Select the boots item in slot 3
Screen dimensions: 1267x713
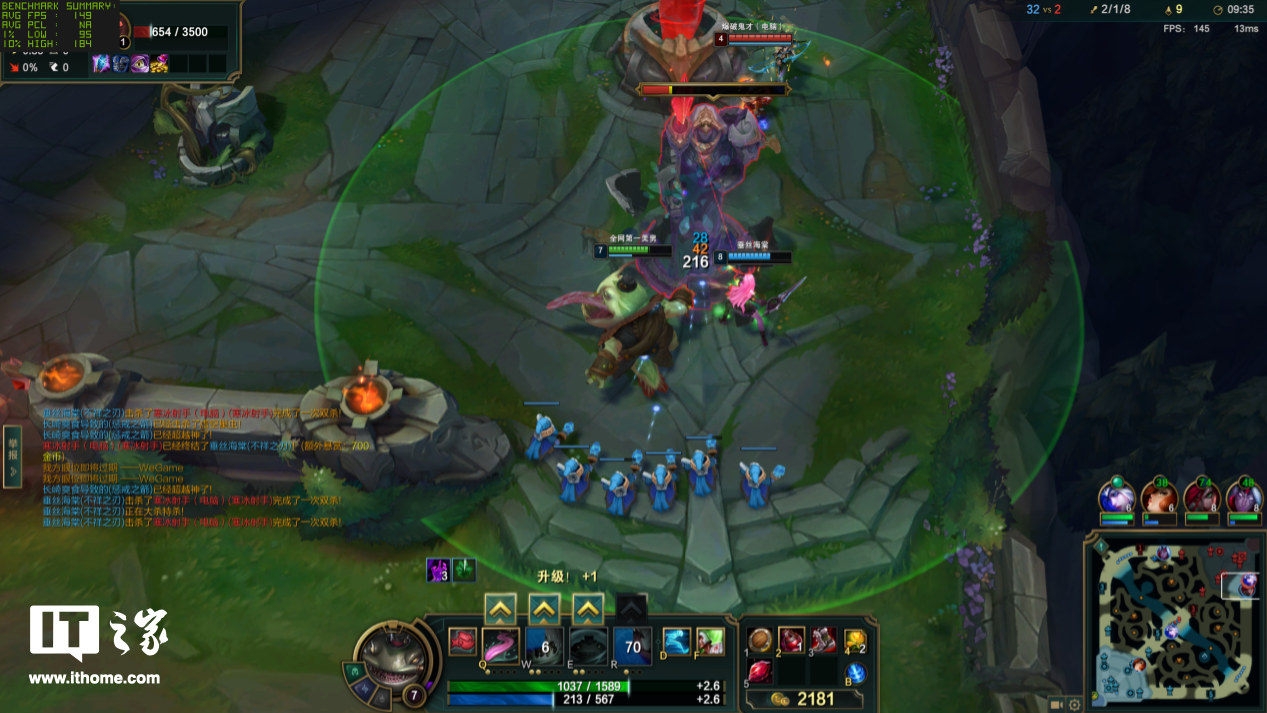coord(823,640)
